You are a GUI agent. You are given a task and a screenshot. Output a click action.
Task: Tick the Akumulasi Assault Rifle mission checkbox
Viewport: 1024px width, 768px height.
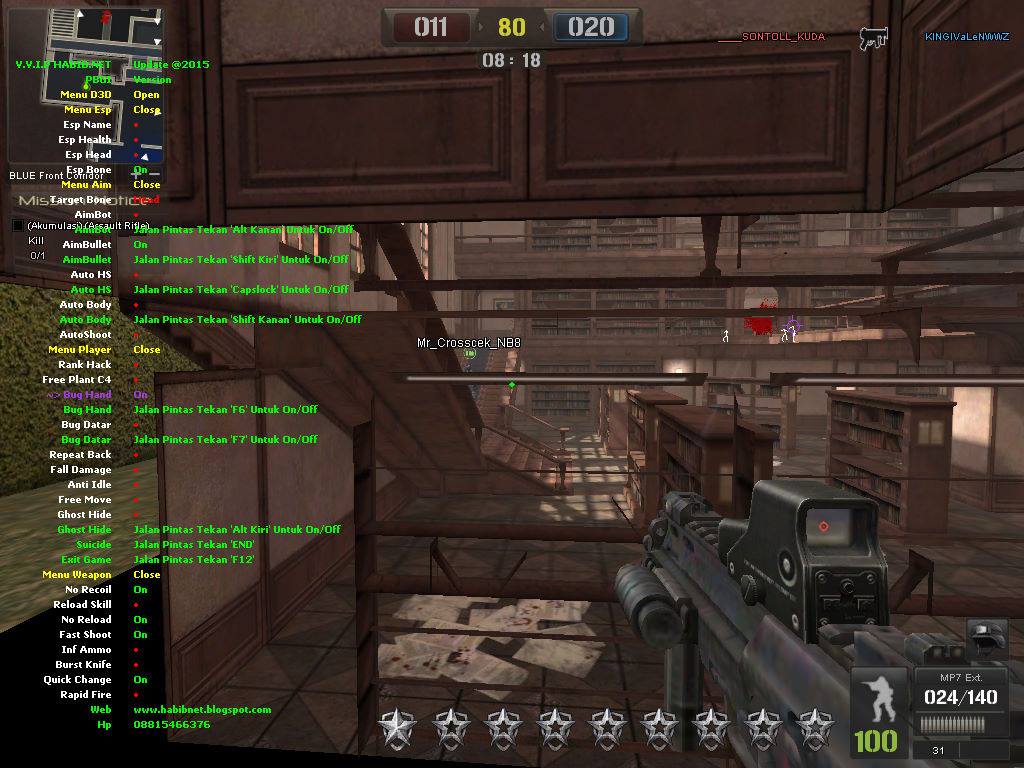[x=17, y=226]
